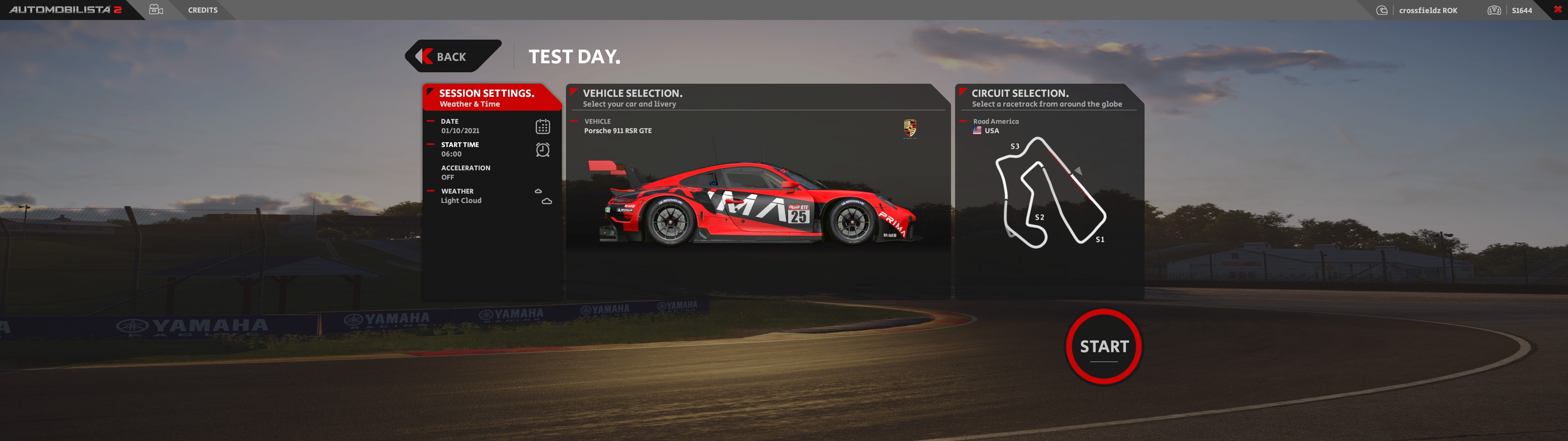This screenshot has width=1568, height=441.
Task: Open the Session Settings panel header
Action: pos(486,98)
